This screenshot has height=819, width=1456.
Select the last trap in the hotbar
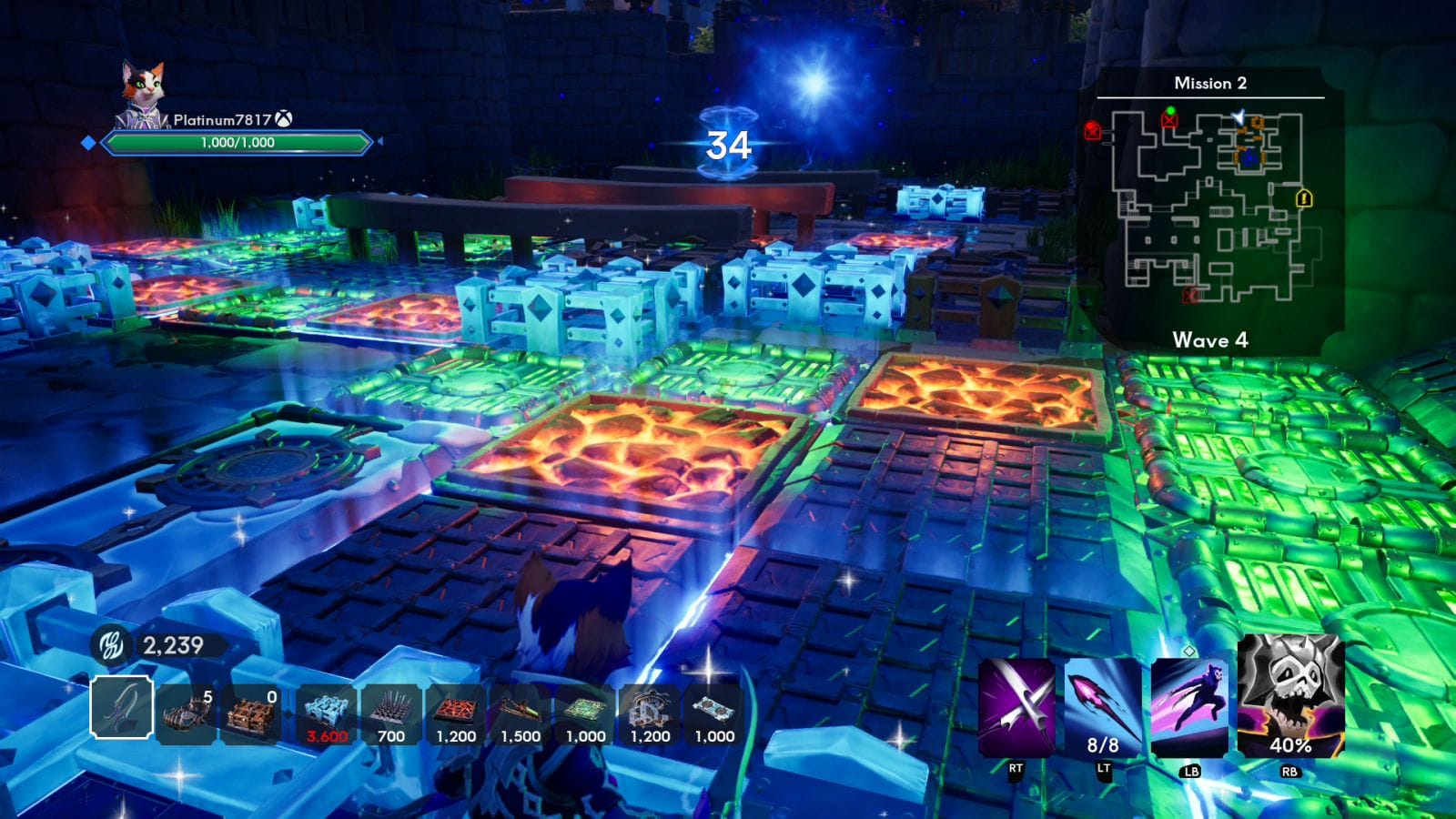click(x=714, y=714)
